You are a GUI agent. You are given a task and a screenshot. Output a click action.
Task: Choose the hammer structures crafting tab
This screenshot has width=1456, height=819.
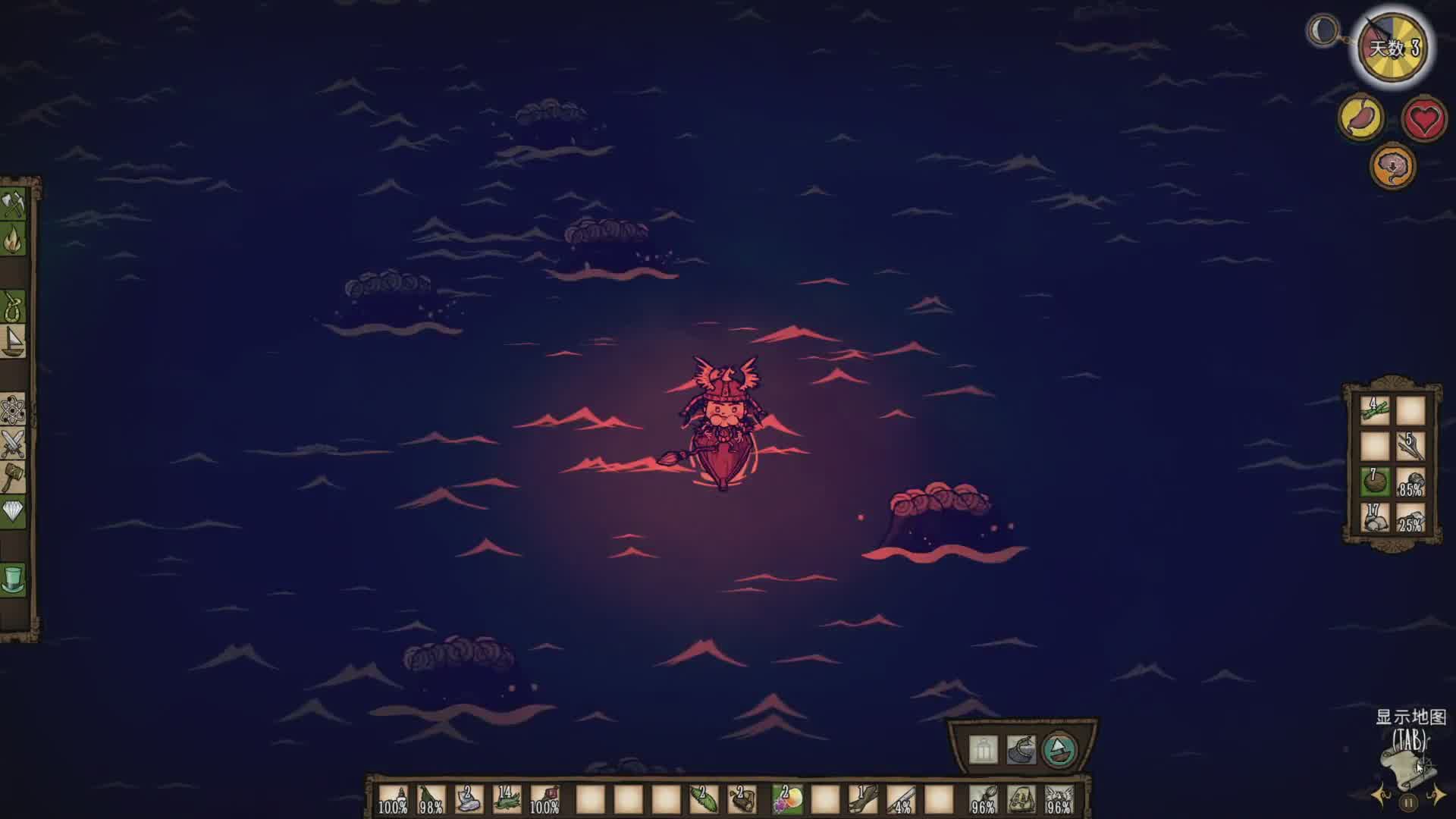[14, 479]
